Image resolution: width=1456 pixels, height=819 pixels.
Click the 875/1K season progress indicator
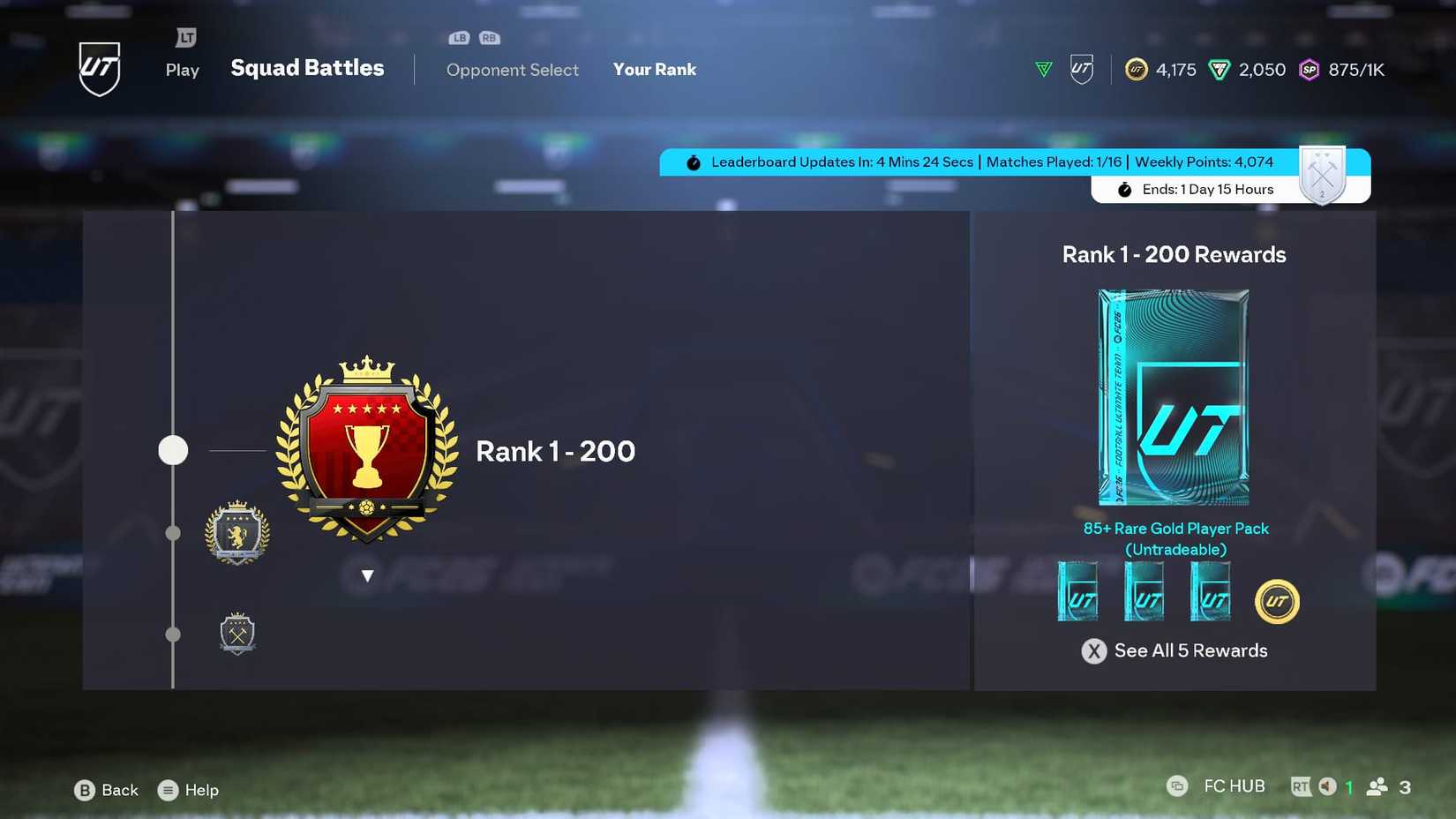(1358, 69)
